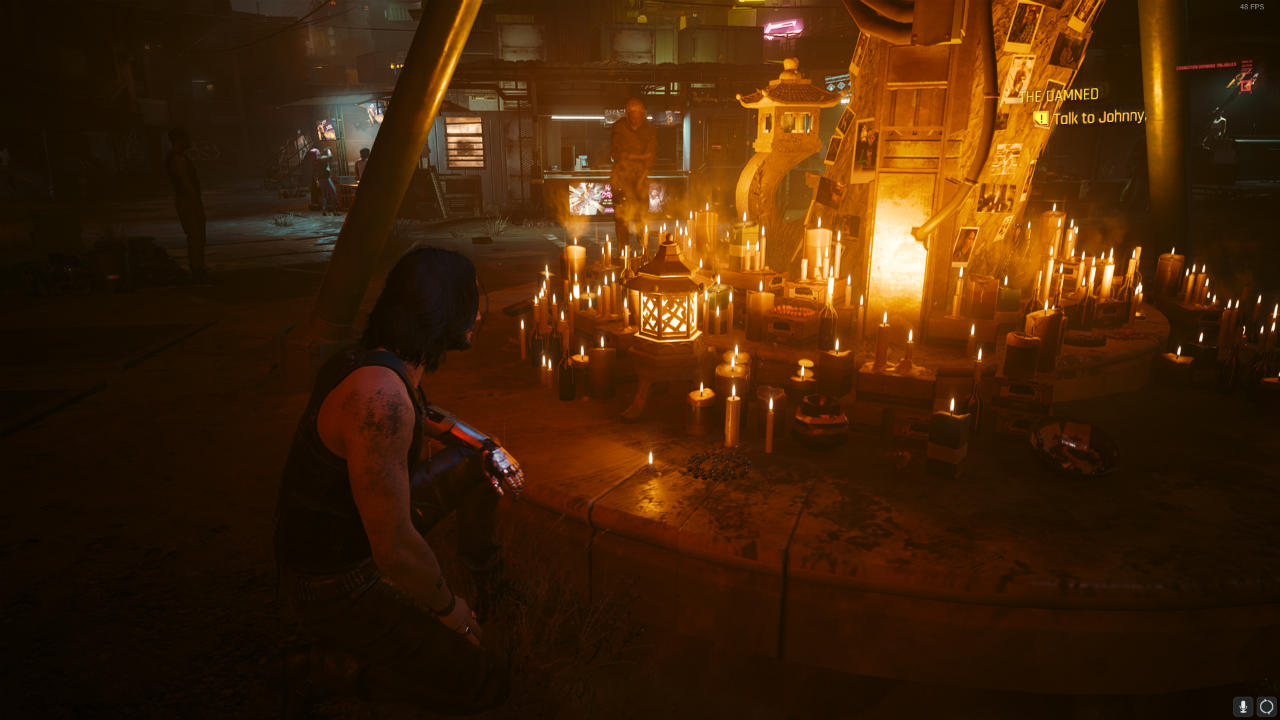Click the yellow exclamation objective marker
Screen dimensions: 1280x720
(1042, 118)
